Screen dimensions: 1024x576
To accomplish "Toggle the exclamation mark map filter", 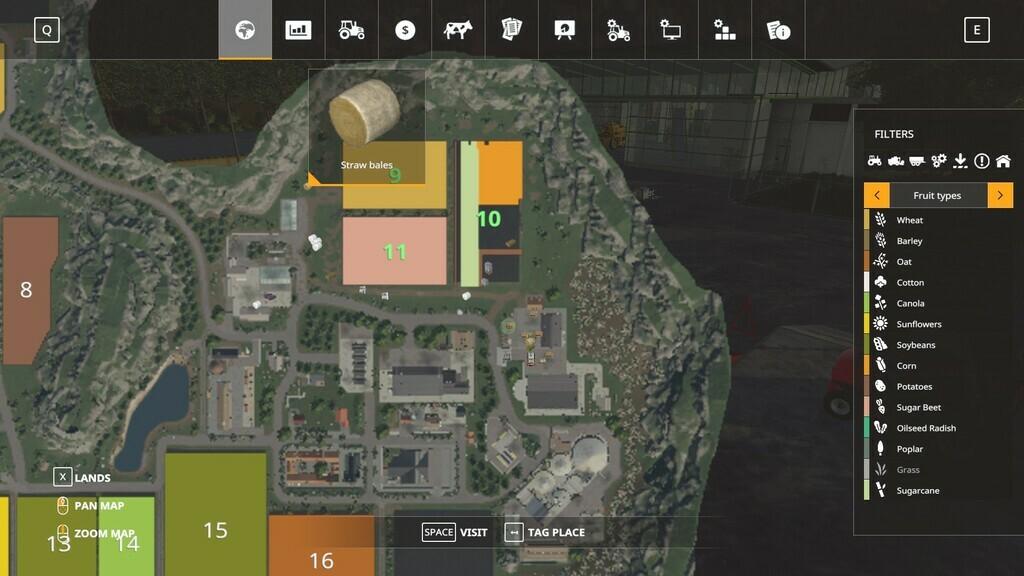I will [981, 161].
